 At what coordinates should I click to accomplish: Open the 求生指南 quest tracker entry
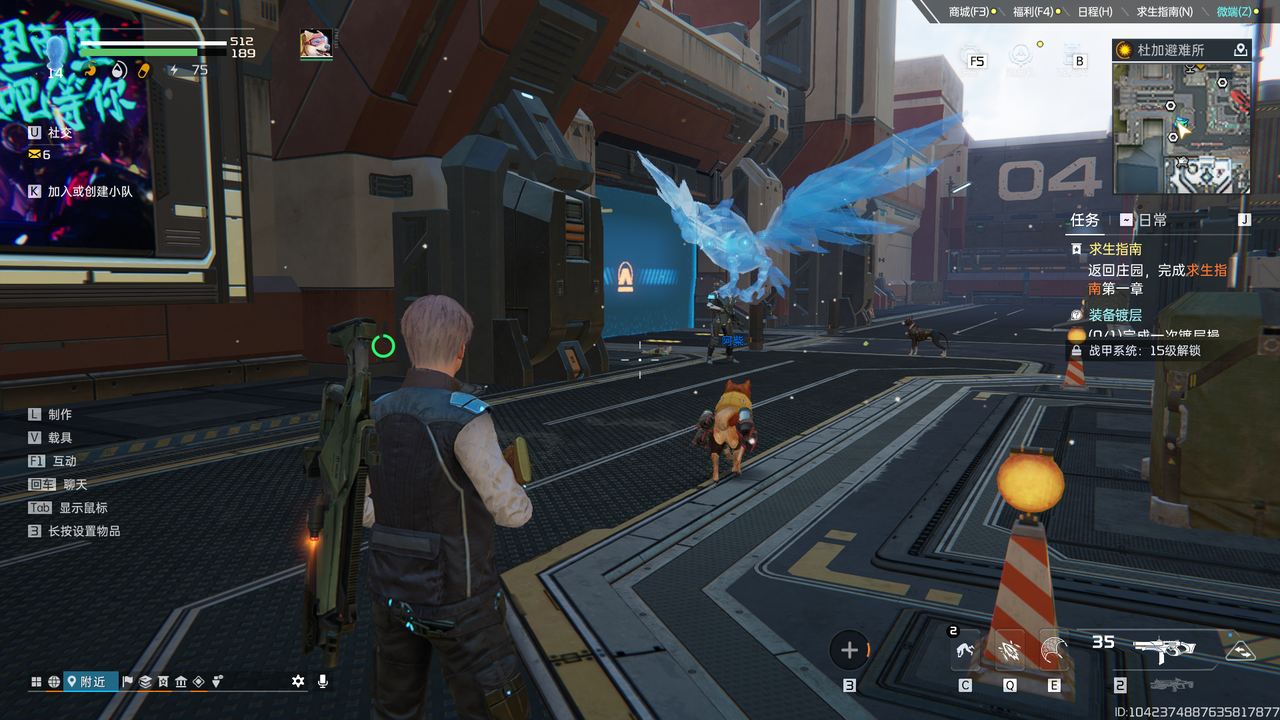pos(1115,249)
